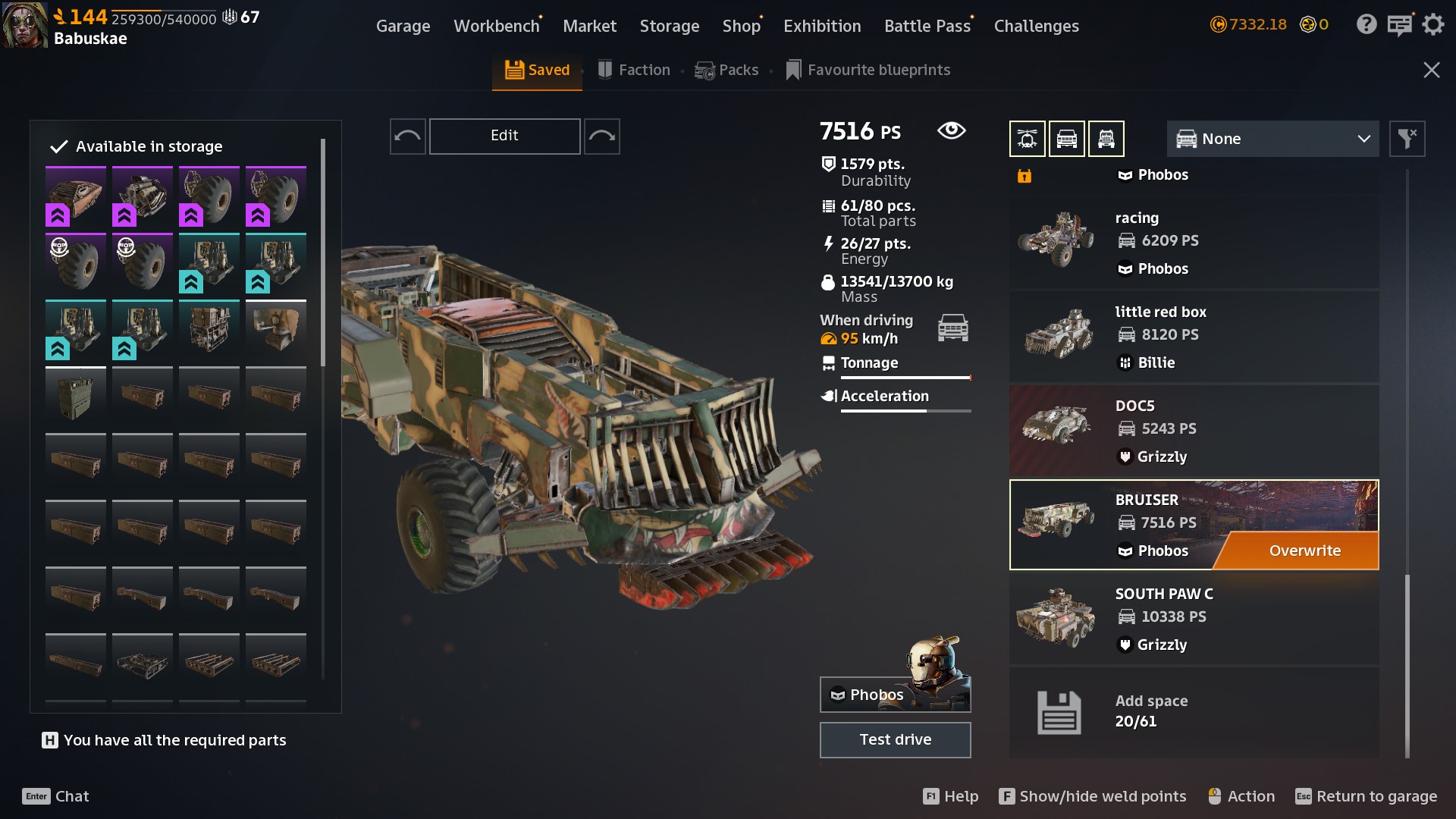Close the blueprints window
This screenshot has height=819, width=1456.
(1431, 70)
